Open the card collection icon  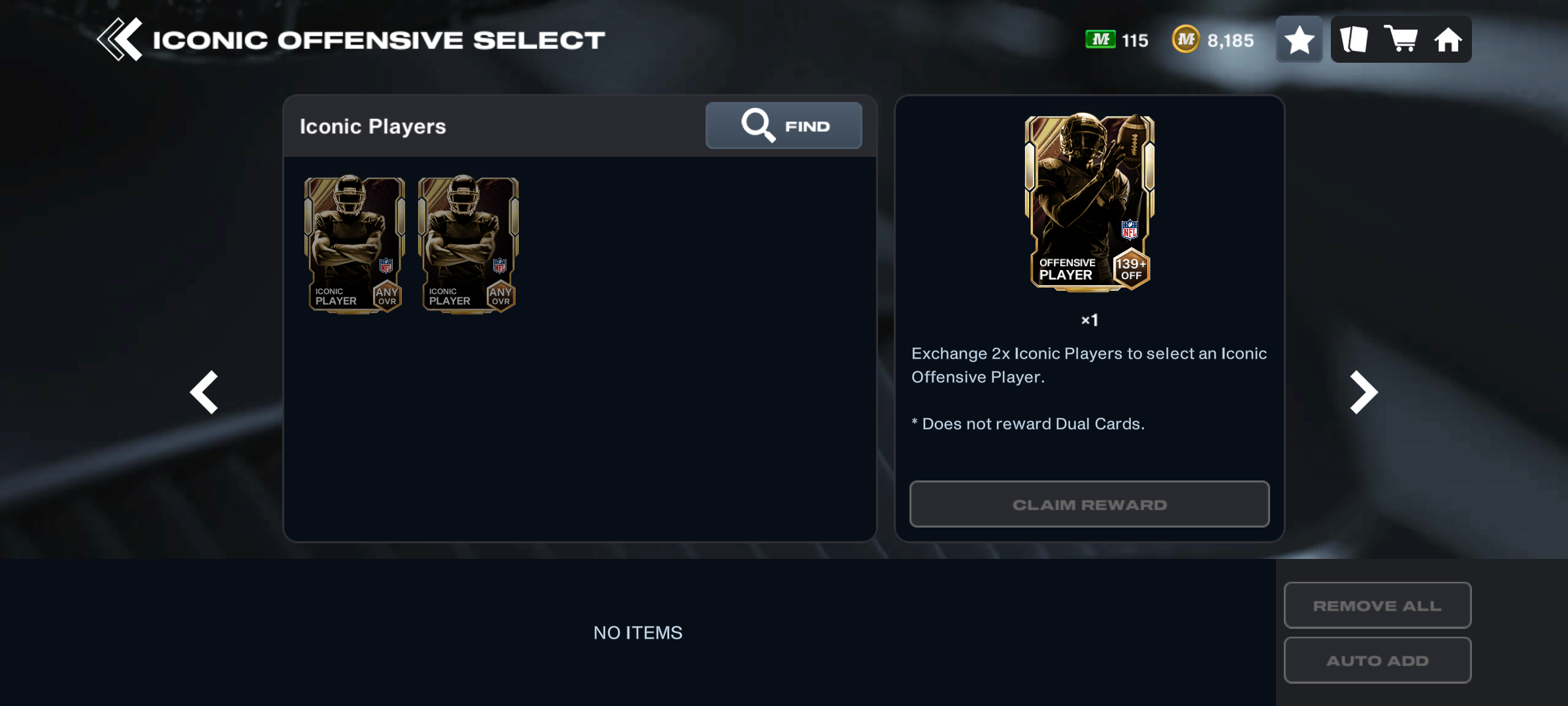tap(1354, 40)
